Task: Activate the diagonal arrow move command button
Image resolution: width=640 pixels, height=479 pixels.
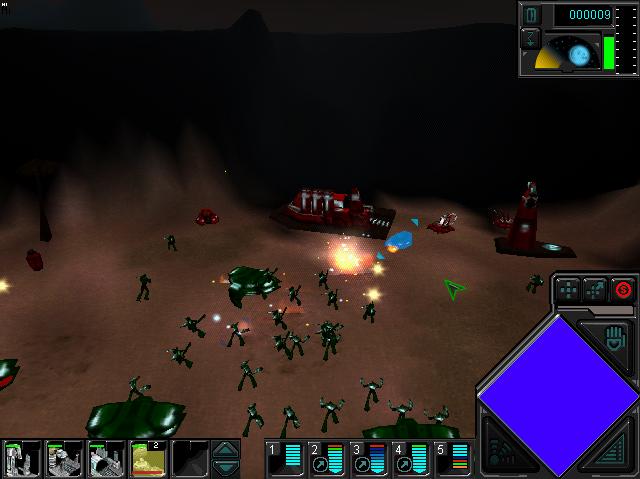Action: 595,290
